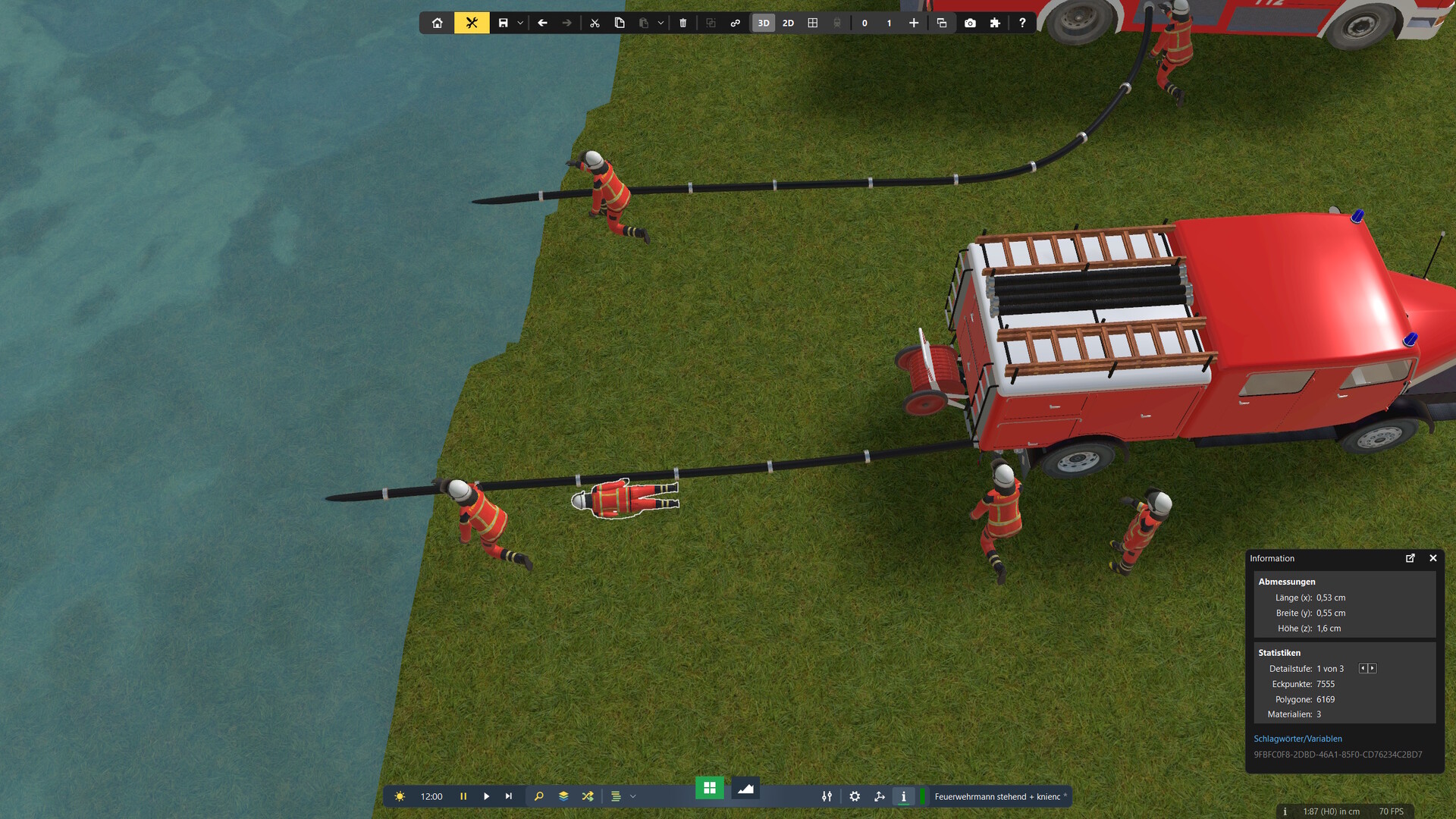Open the green catalog grid button
Image resolution: width=1456 pixels, height=819 pixels.
tap(710, 788)
